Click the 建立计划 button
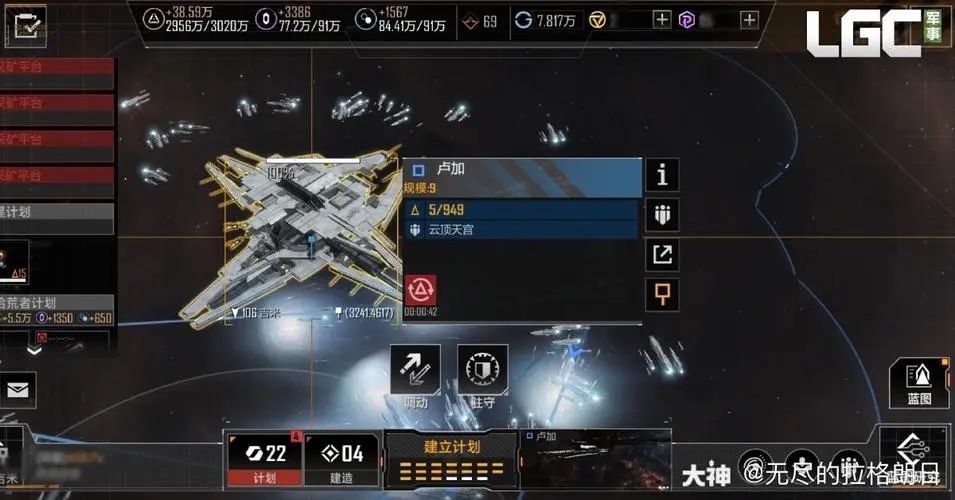955x500 pixels. (x=450, y=460)
